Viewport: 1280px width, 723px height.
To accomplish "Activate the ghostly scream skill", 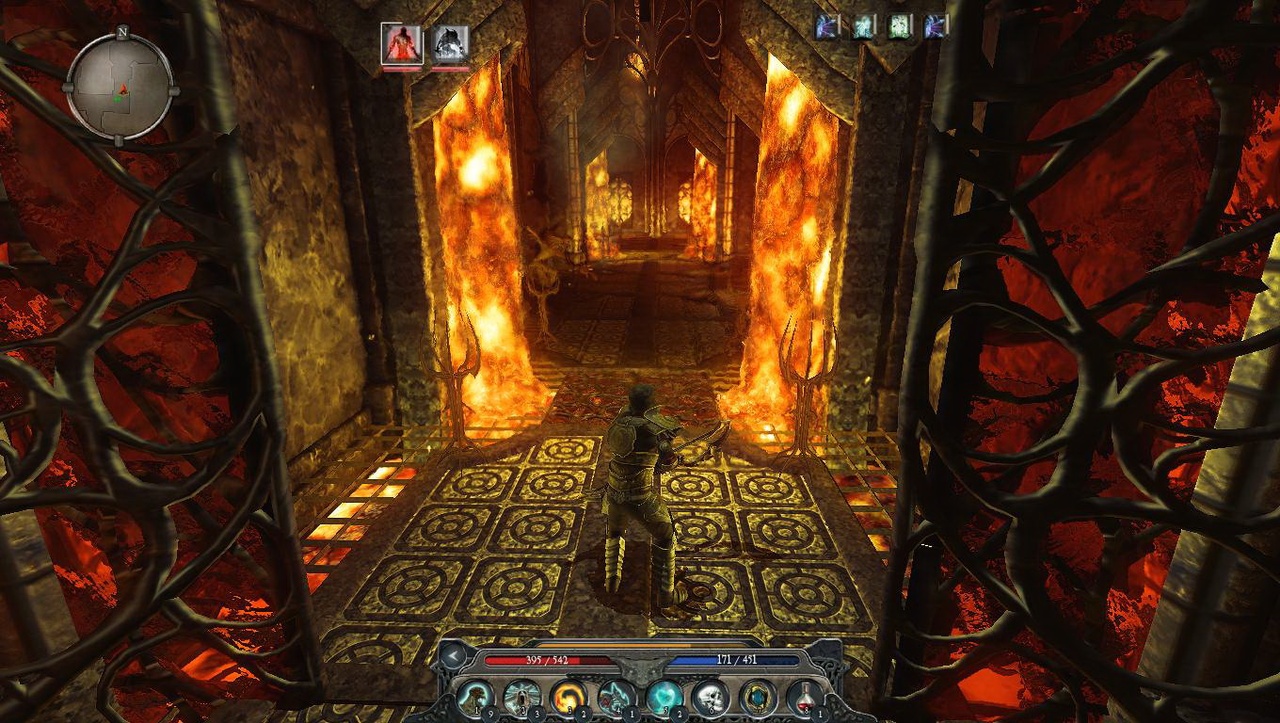I will [521, 698].
